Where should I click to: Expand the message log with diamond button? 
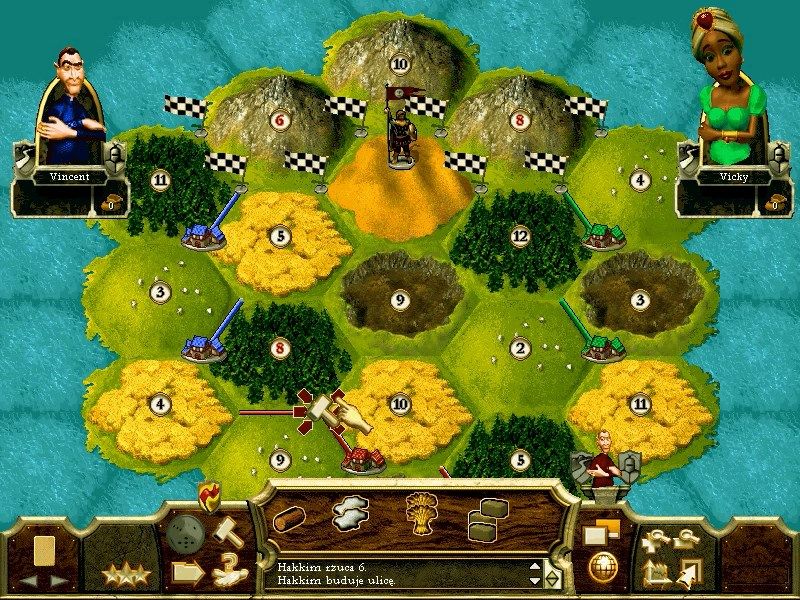pyautogui.click(x=552, y=578)
